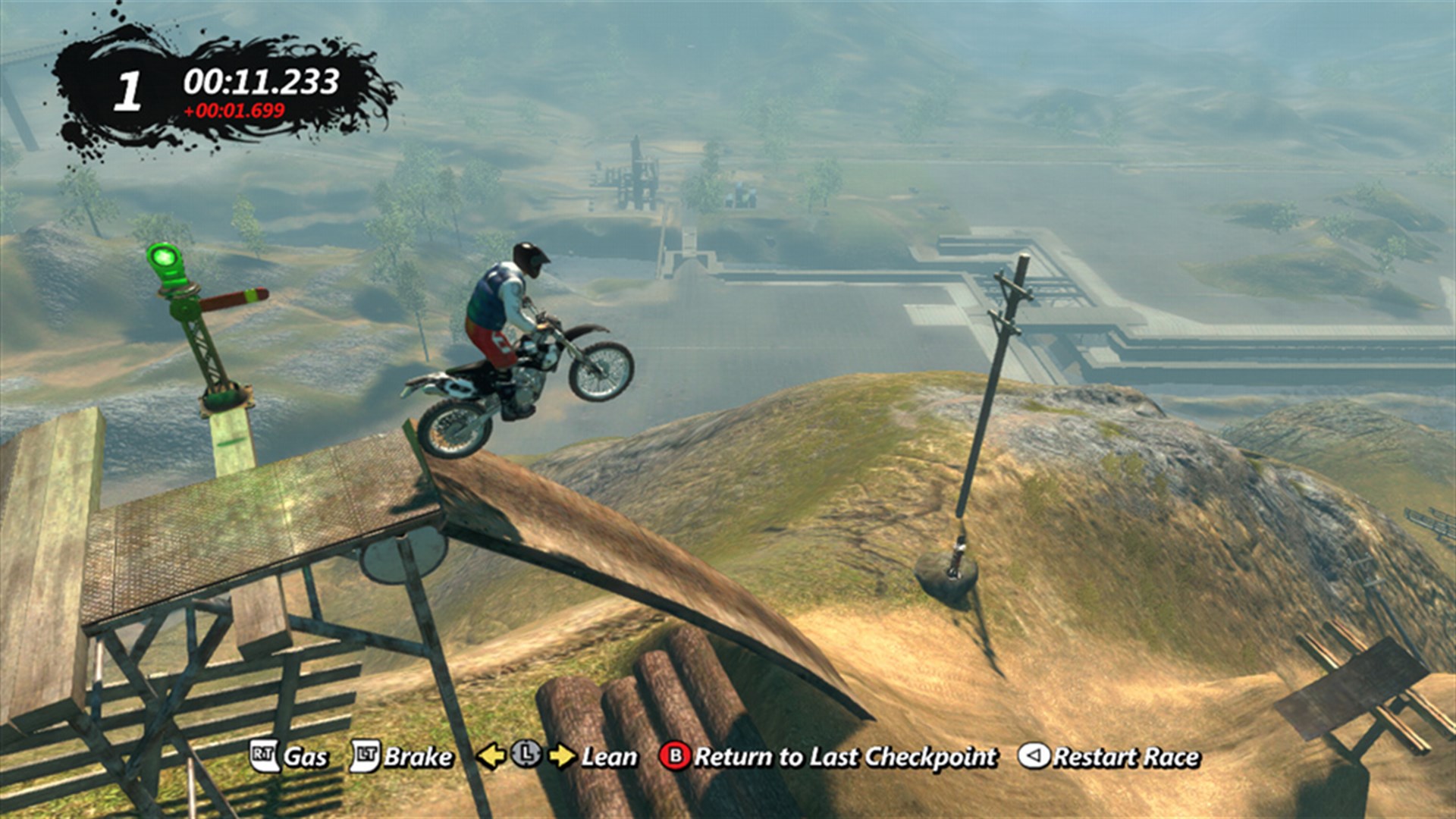1456x819 pixels.
Task: Click the Back button Restart icon
Action: point(1036,756)
